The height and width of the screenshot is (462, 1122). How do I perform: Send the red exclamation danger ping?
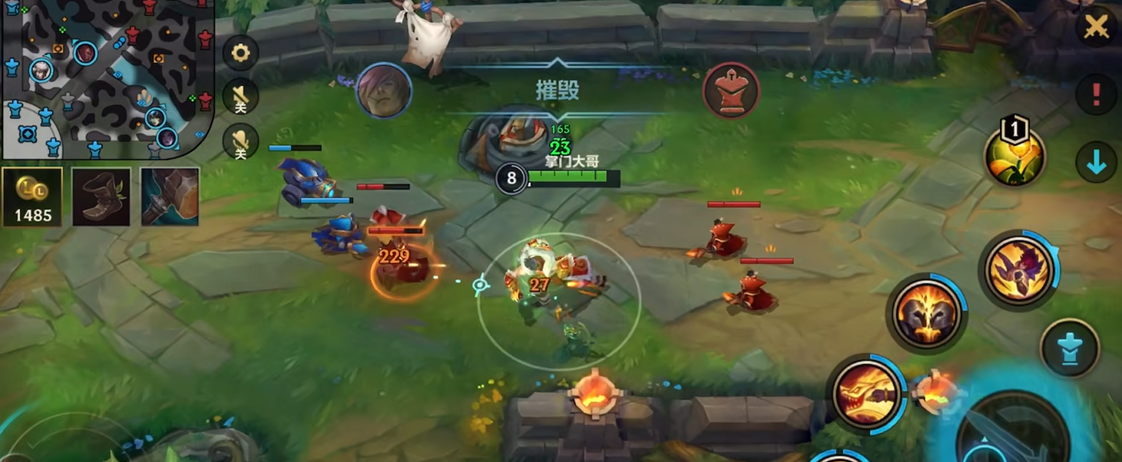point(1096,95)
